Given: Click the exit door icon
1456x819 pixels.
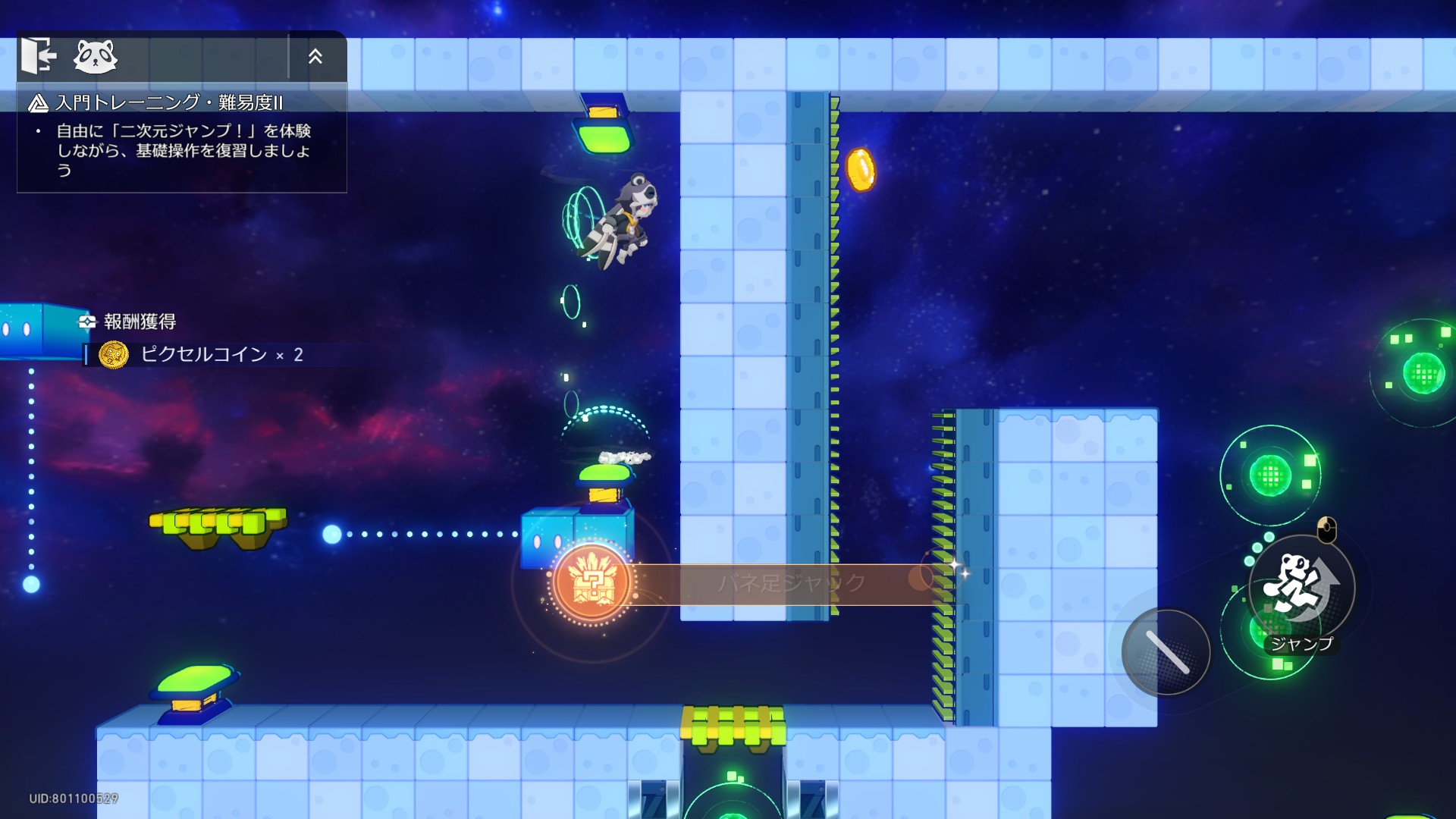Looking at the screenshot, I should [39, 56].
